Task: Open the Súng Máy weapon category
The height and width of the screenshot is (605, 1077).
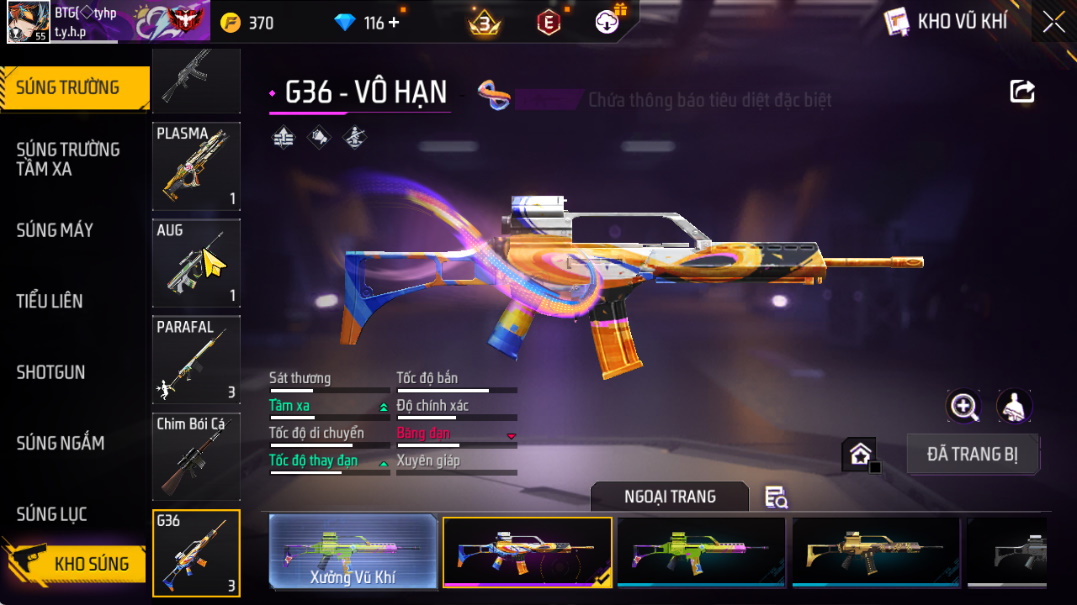Action: [55, 231]
